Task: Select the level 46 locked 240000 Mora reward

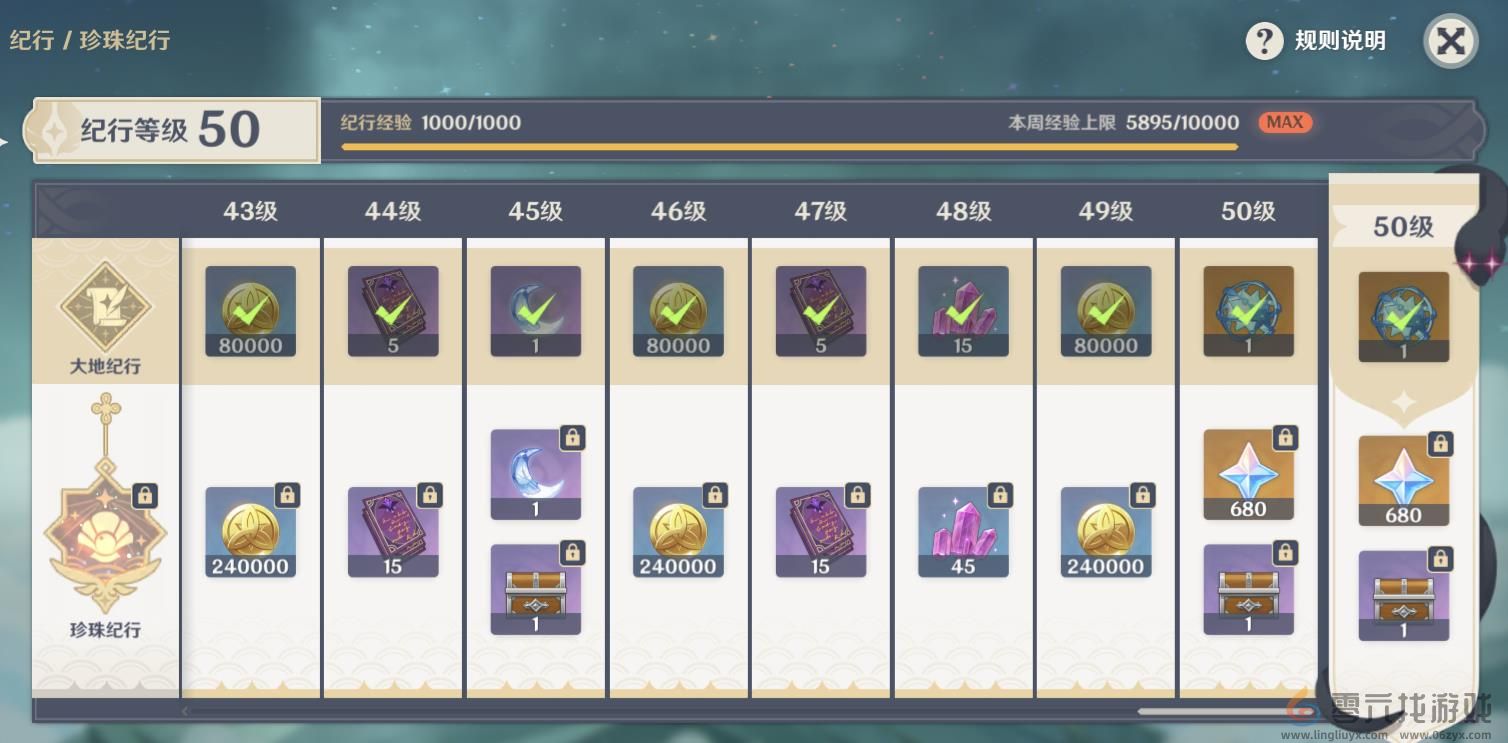Action: pos(678,532)
